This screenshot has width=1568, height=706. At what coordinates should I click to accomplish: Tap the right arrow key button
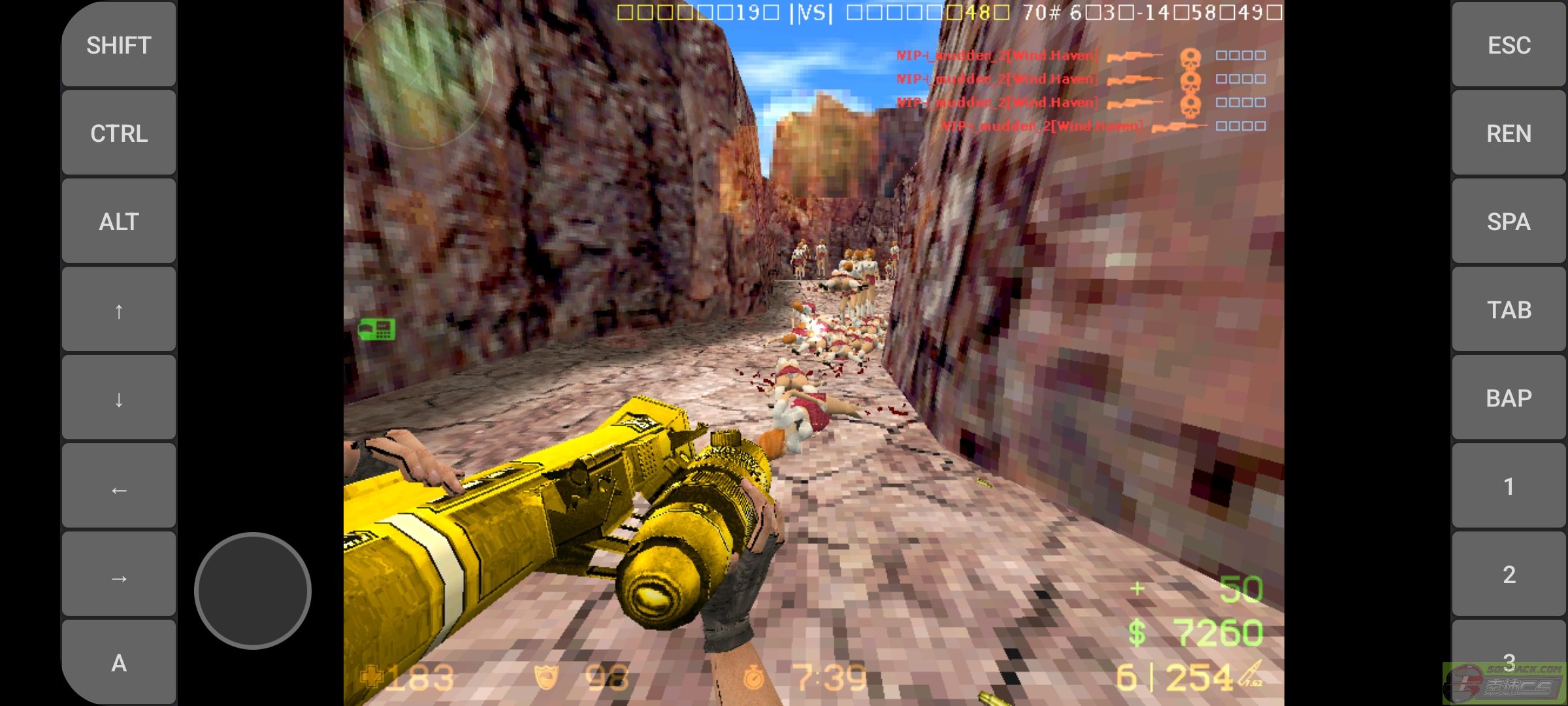pos(119,575)
